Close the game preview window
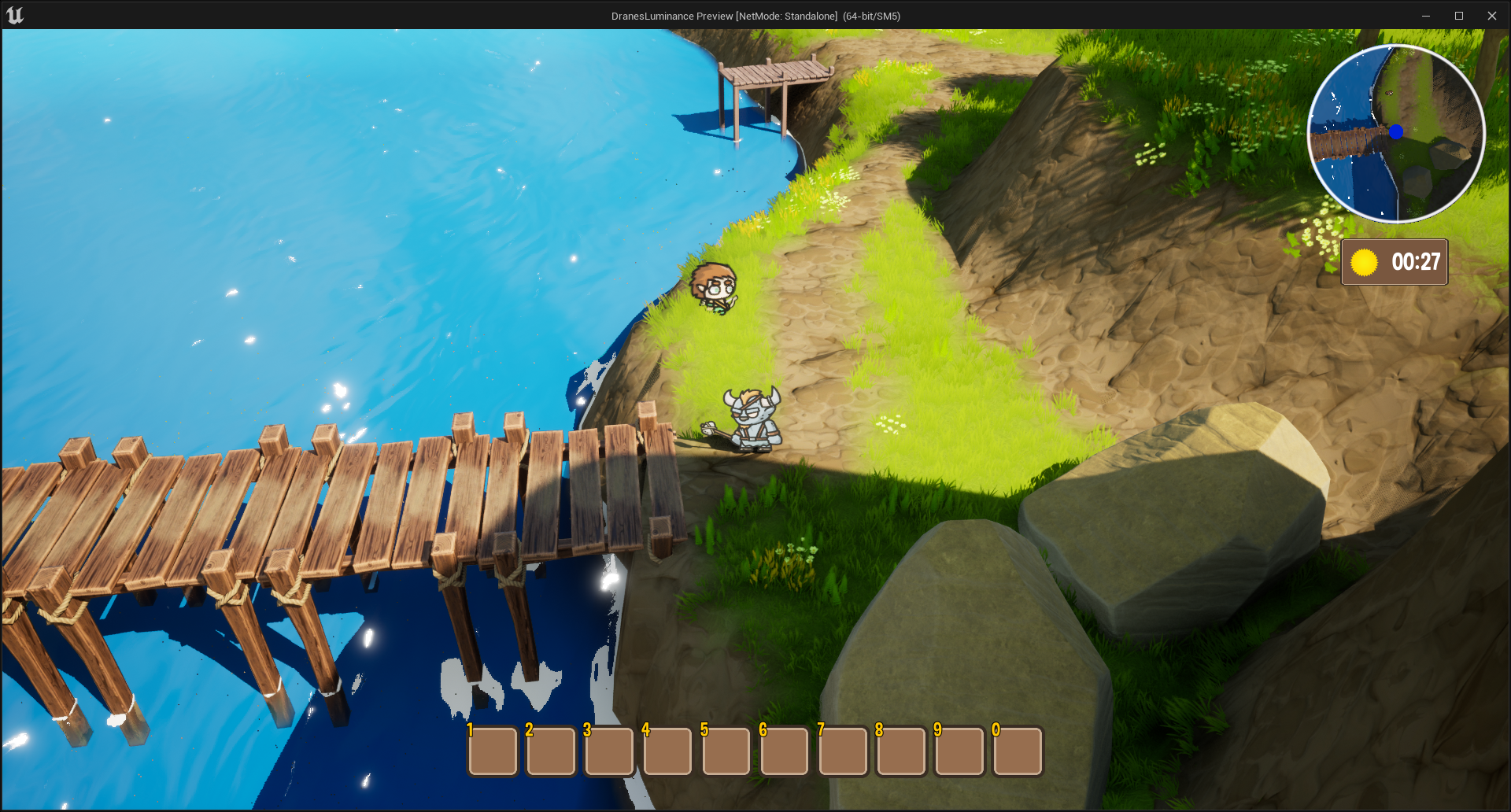 coord(1491,16)
